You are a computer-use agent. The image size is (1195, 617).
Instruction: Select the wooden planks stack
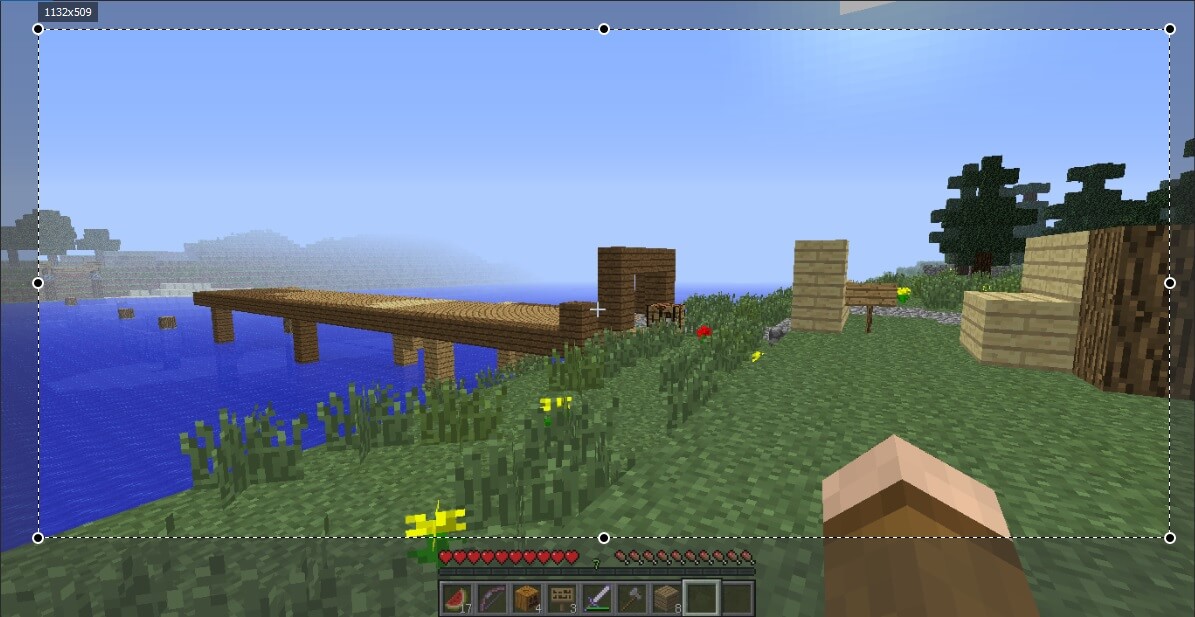[667, 599]
